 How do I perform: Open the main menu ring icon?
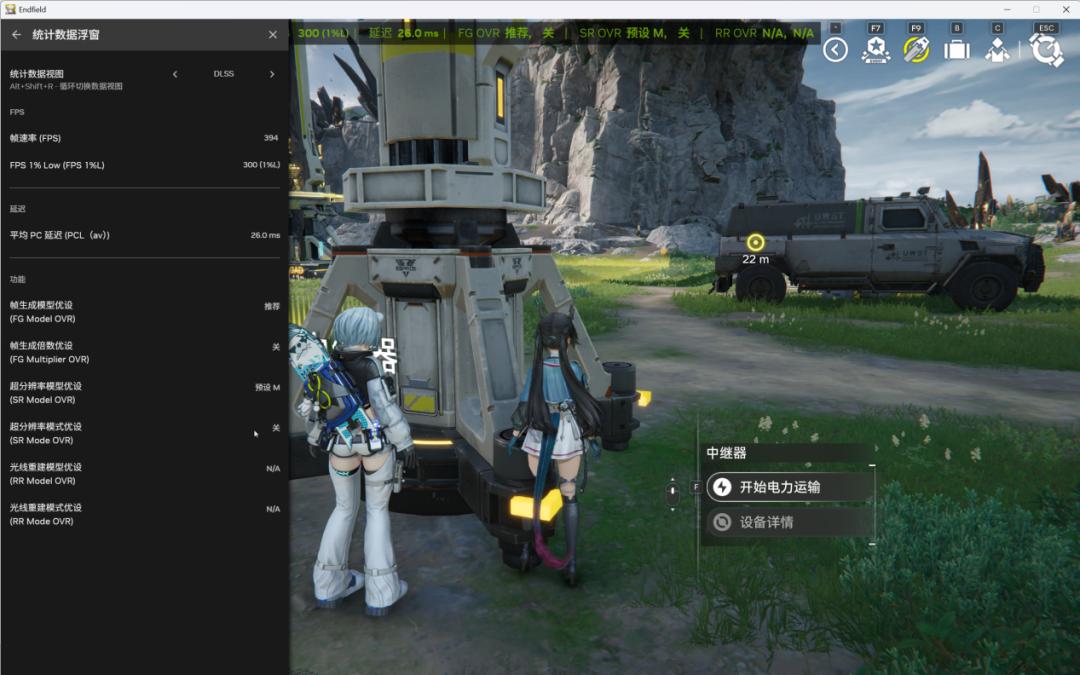tap(1046, 50)
